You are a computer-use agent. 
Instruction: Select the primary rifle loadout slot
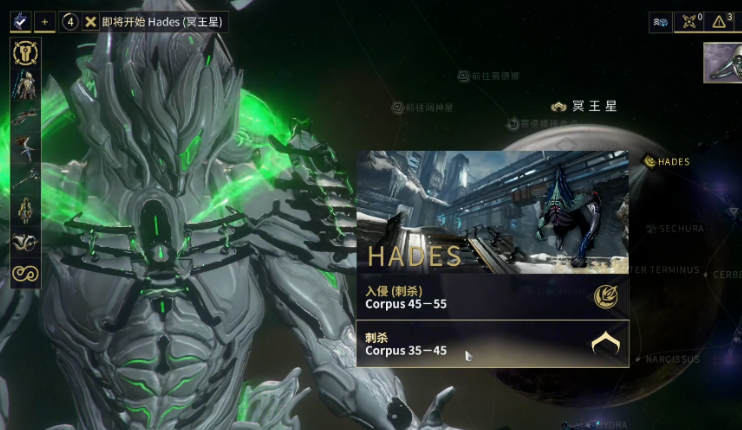[x=24, y=115]
